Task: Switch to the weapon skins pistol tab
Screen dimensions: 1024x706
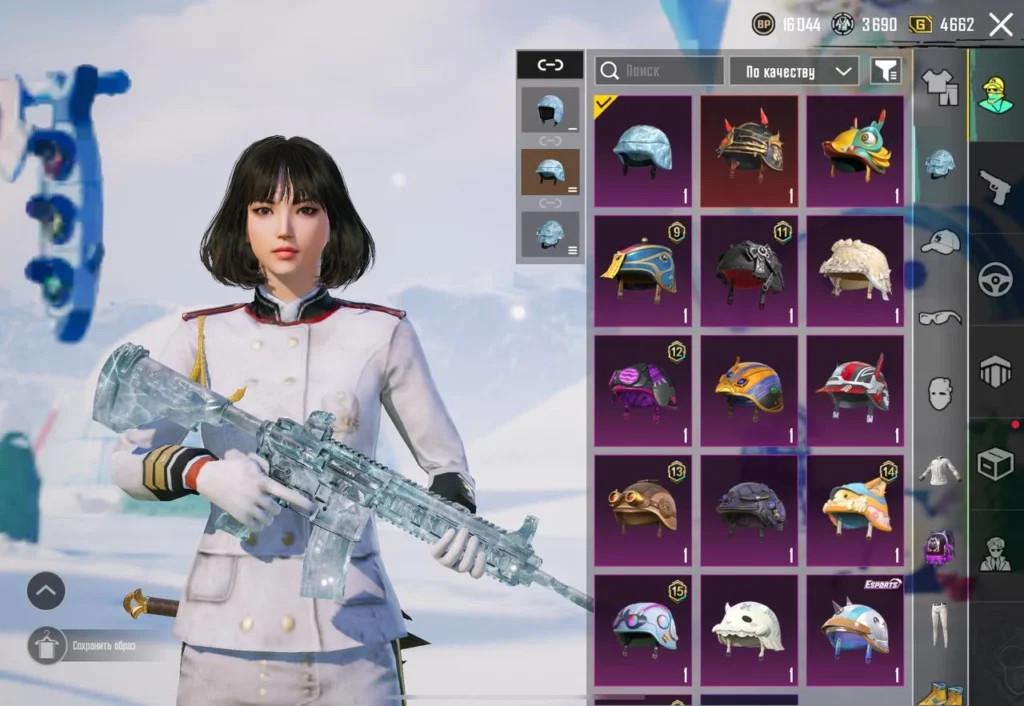Action: pos(995,186)
